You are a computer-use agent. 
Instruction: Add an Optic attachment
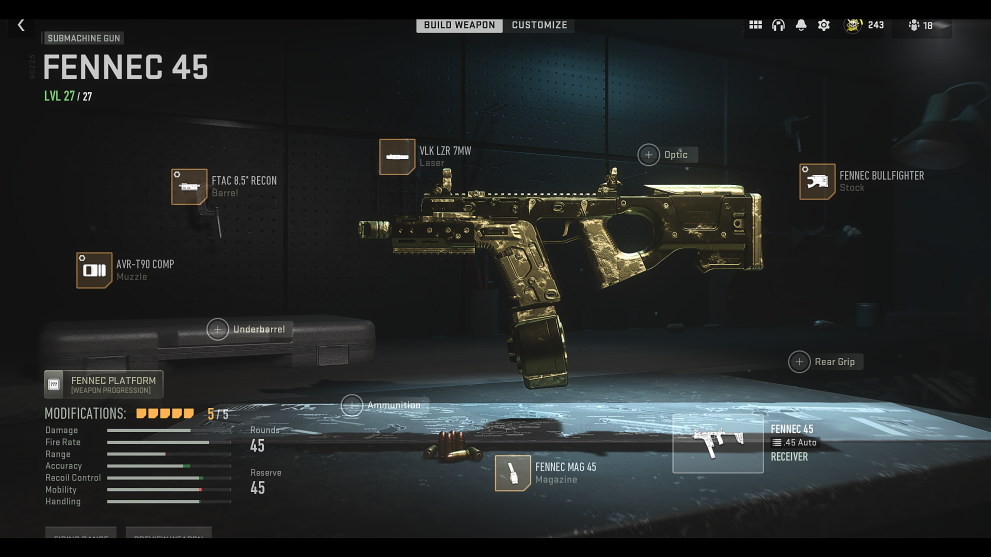point(649,154)
